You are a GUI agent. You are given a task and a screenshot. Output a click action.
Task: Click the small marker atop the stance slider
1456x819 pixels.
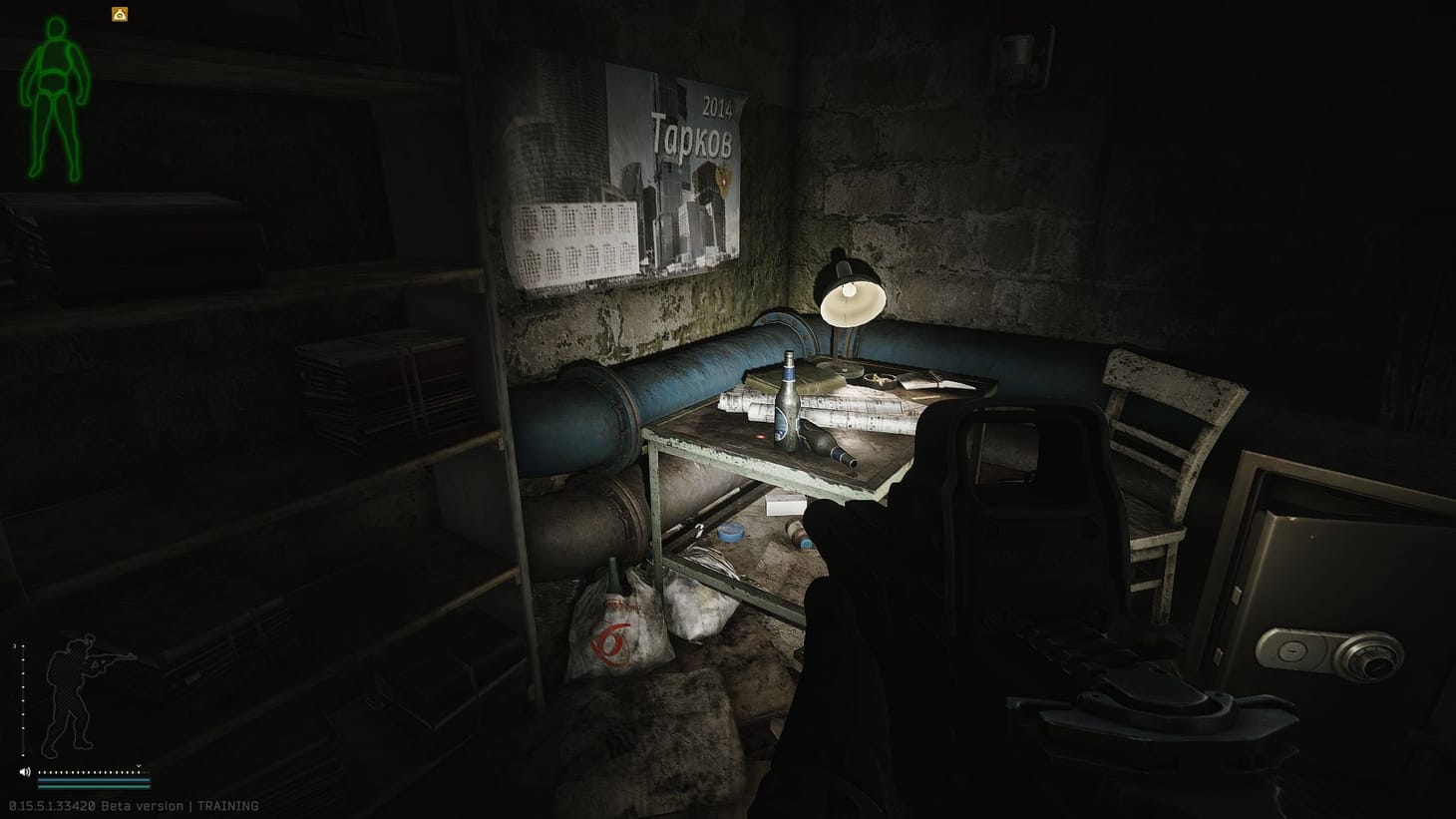click(14, 643)
